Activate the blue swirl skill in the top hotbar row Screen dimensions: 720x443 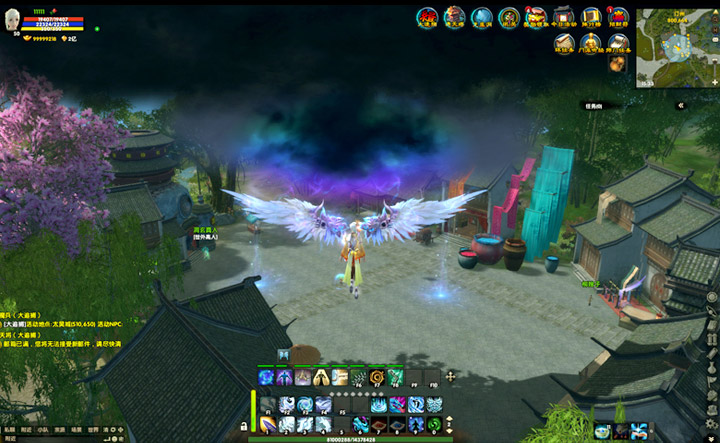[267, 377]
